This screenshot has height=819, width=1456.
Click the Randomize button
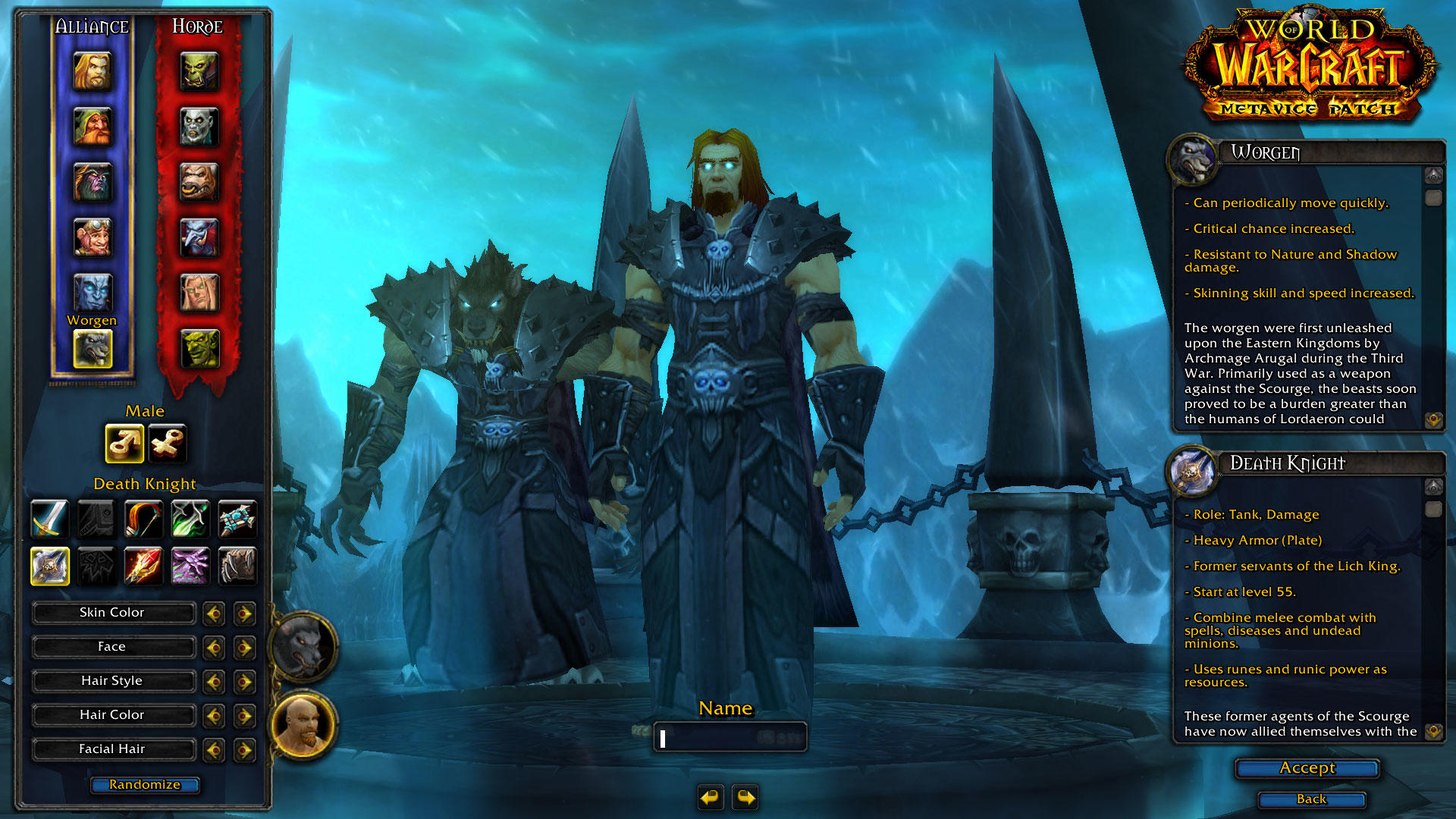tap(144, 785)
